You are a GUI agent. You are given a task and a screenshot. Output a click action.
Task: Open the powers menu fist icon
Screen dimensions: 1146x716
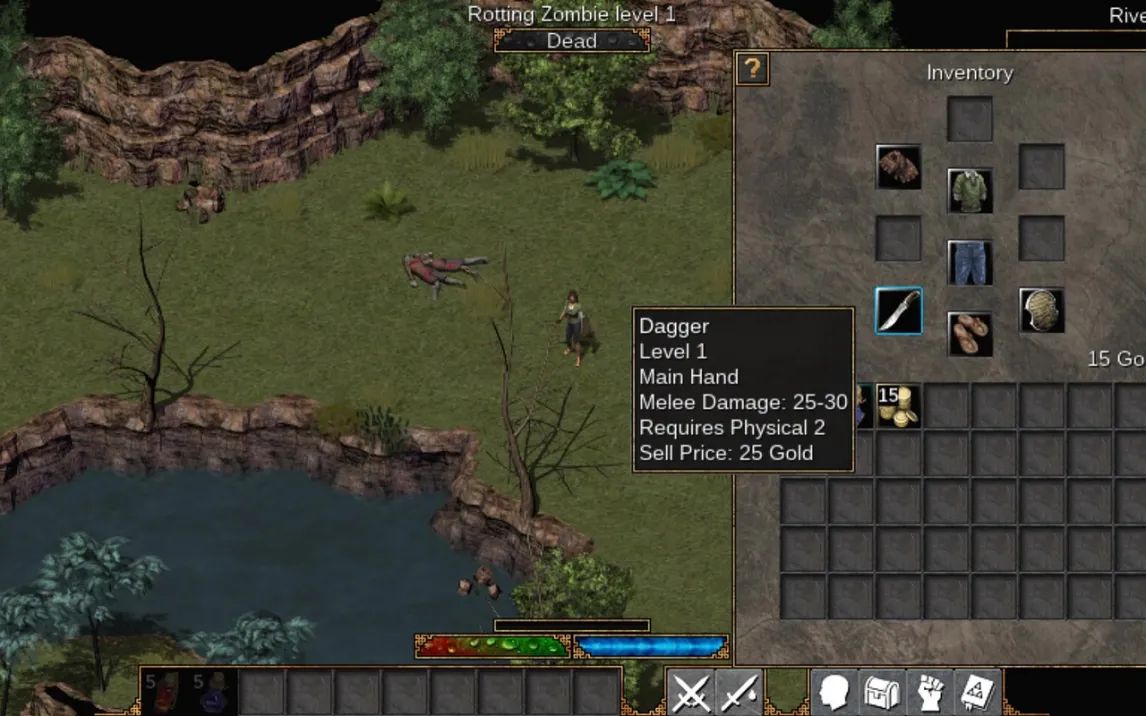tap(930, 691)
